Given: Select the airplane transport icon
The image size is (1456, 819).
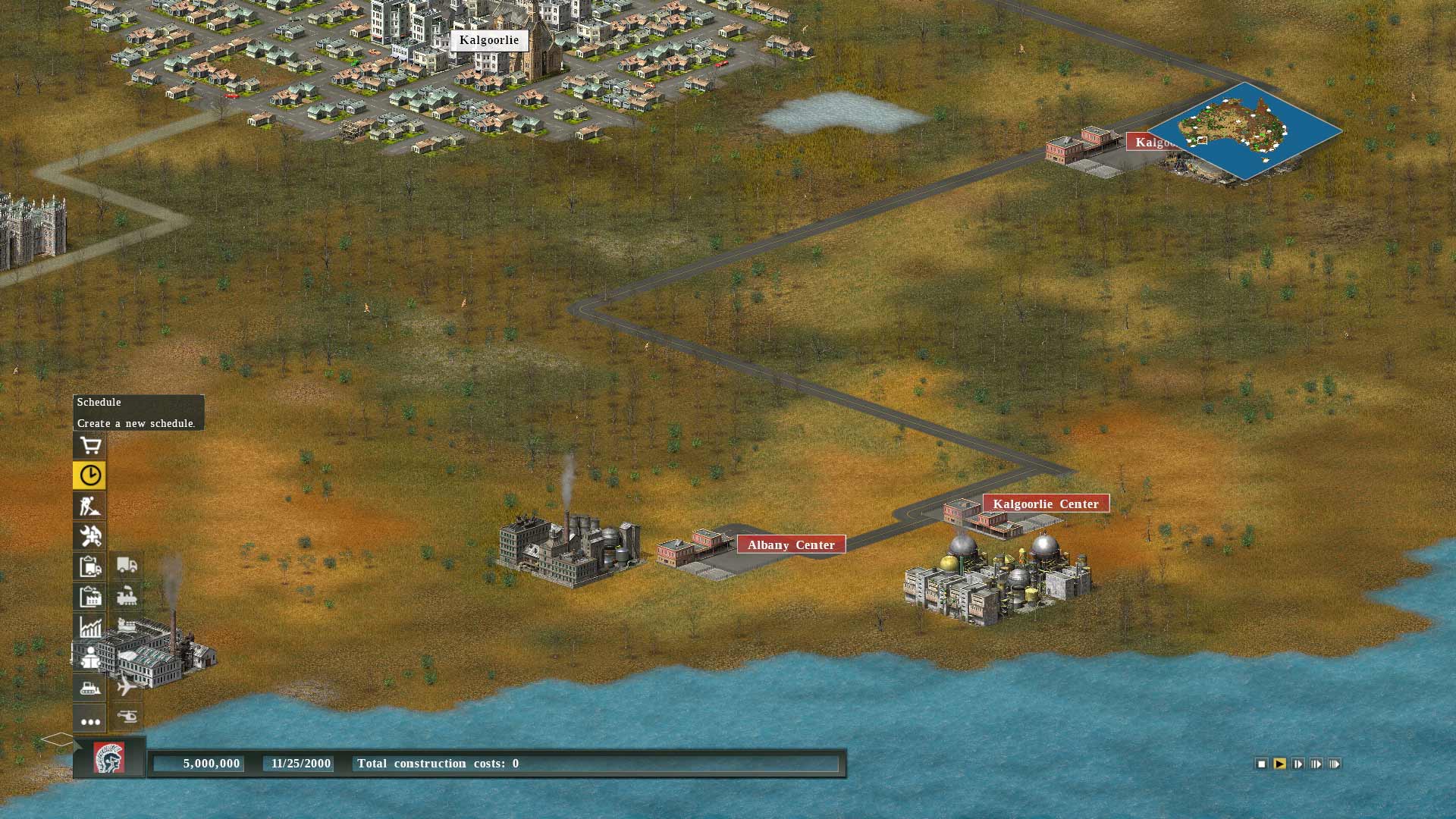Looking at the screenshot, I should pos(126,689).
